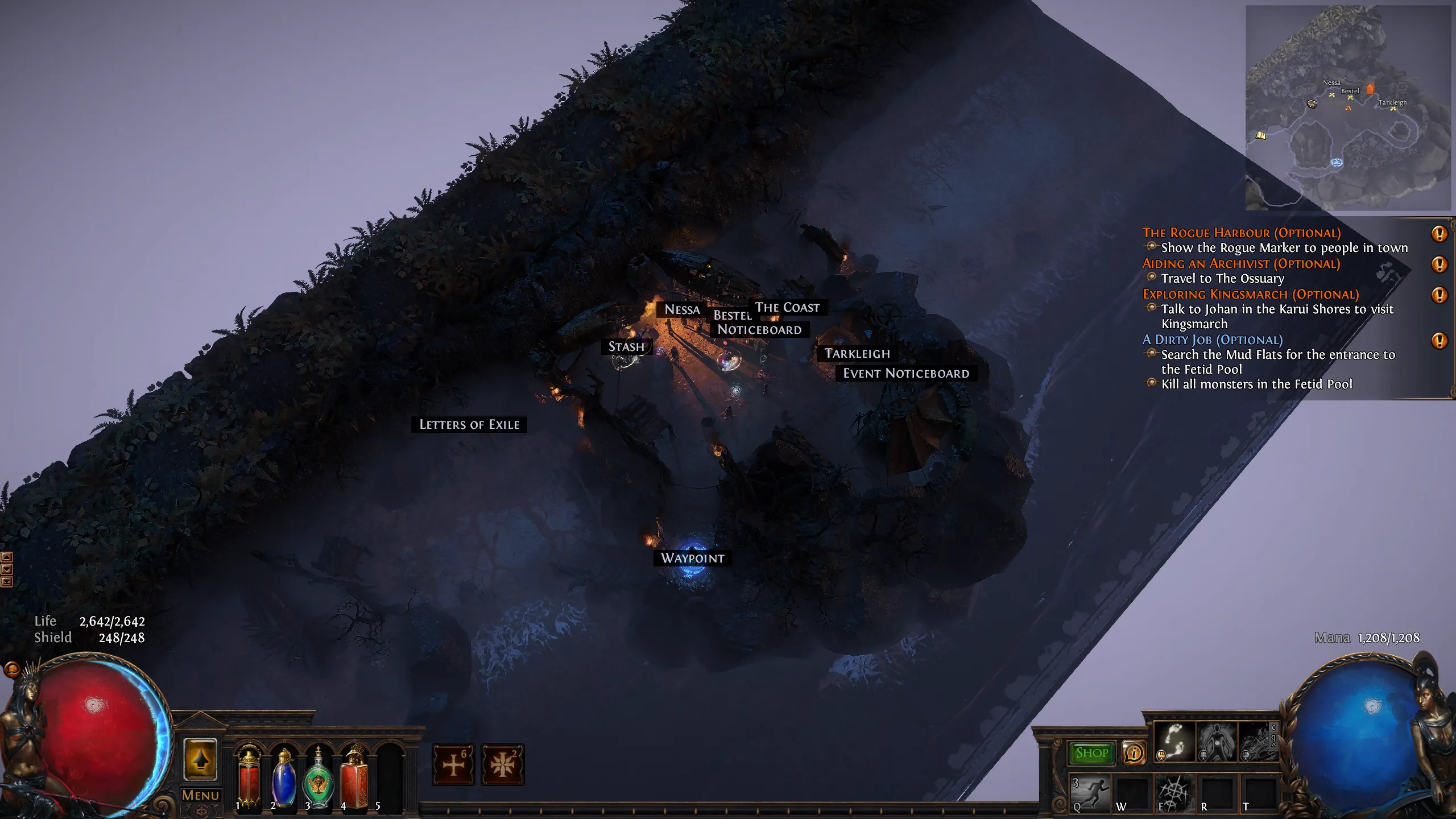Select the Exploring Kingsmarch quest entry
The image size is (1456, 819).
pyautogui.click(x=1251, y=294)
